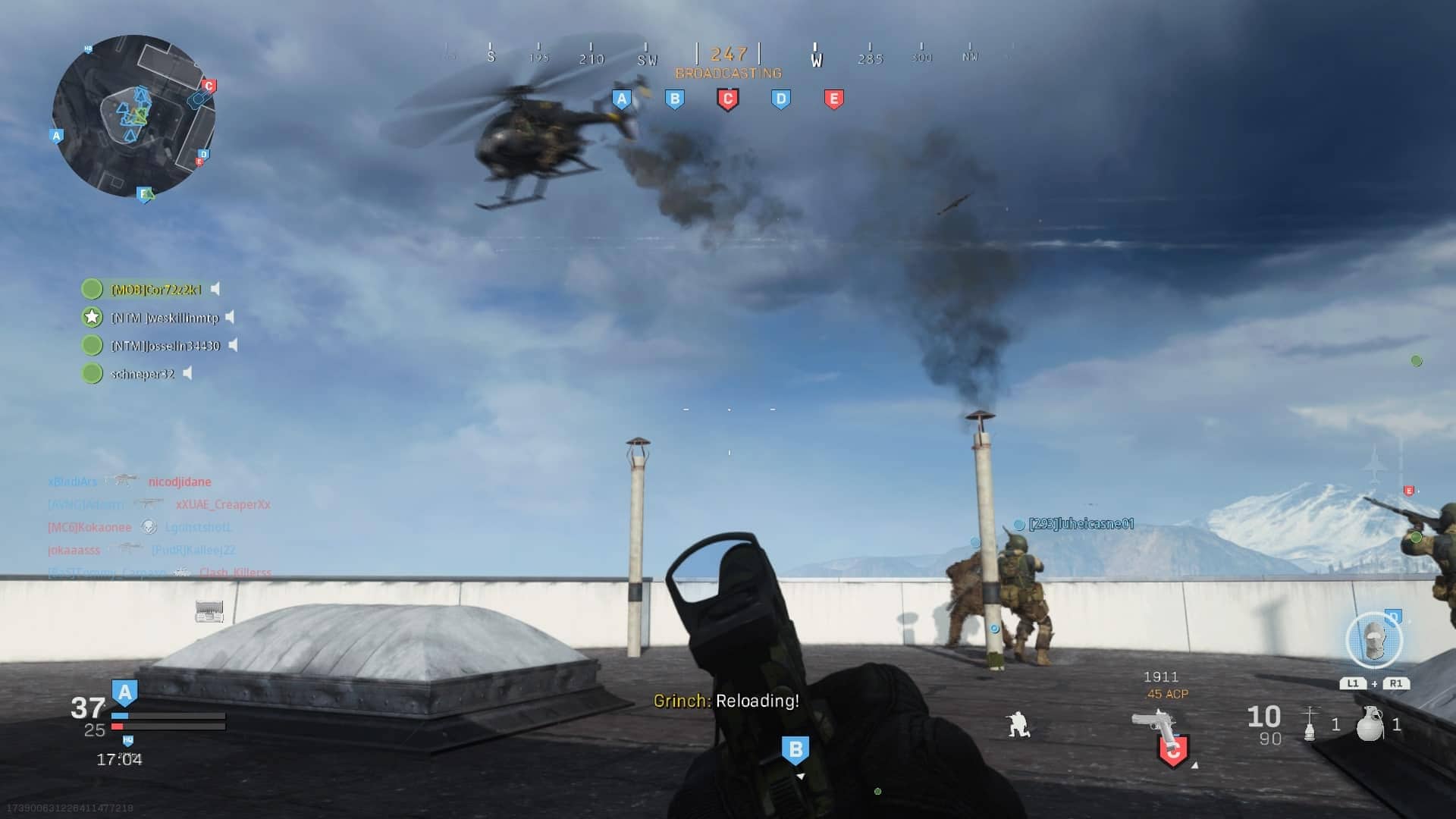Select objective A in the top flag row

[622, 99]
